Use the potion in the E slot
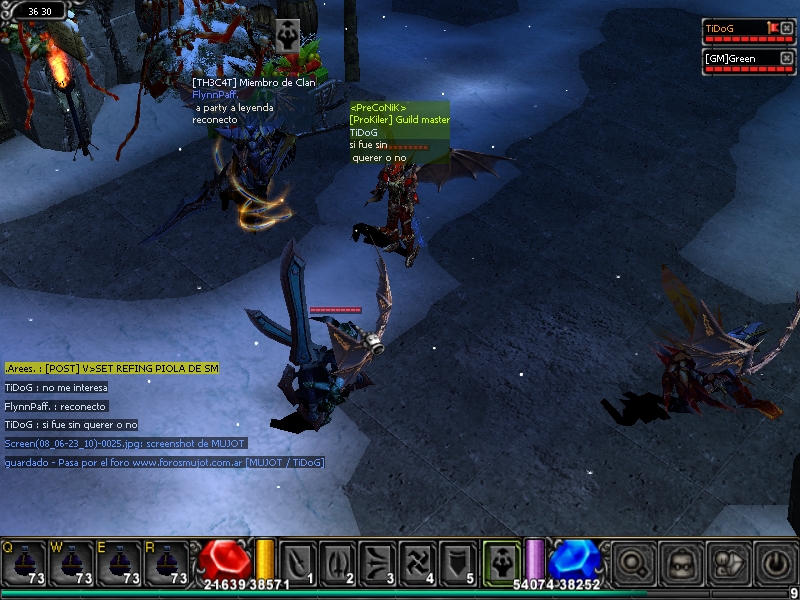800x600 pixels. [x=119, y=563]
